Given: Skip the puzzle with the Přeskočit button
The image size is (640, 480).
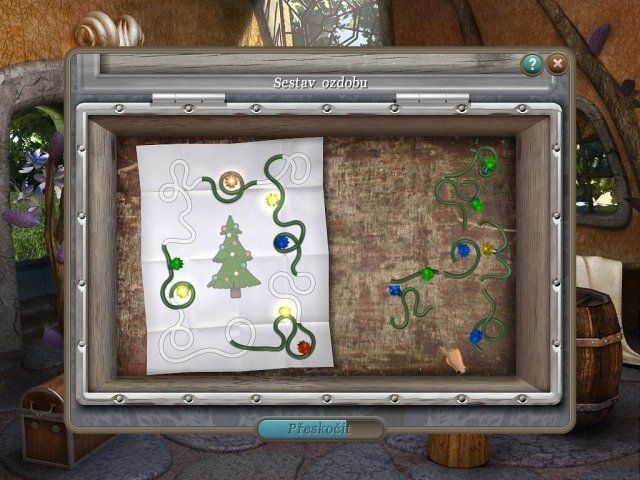Looking at the screenshot, I should tap(319, 429).
